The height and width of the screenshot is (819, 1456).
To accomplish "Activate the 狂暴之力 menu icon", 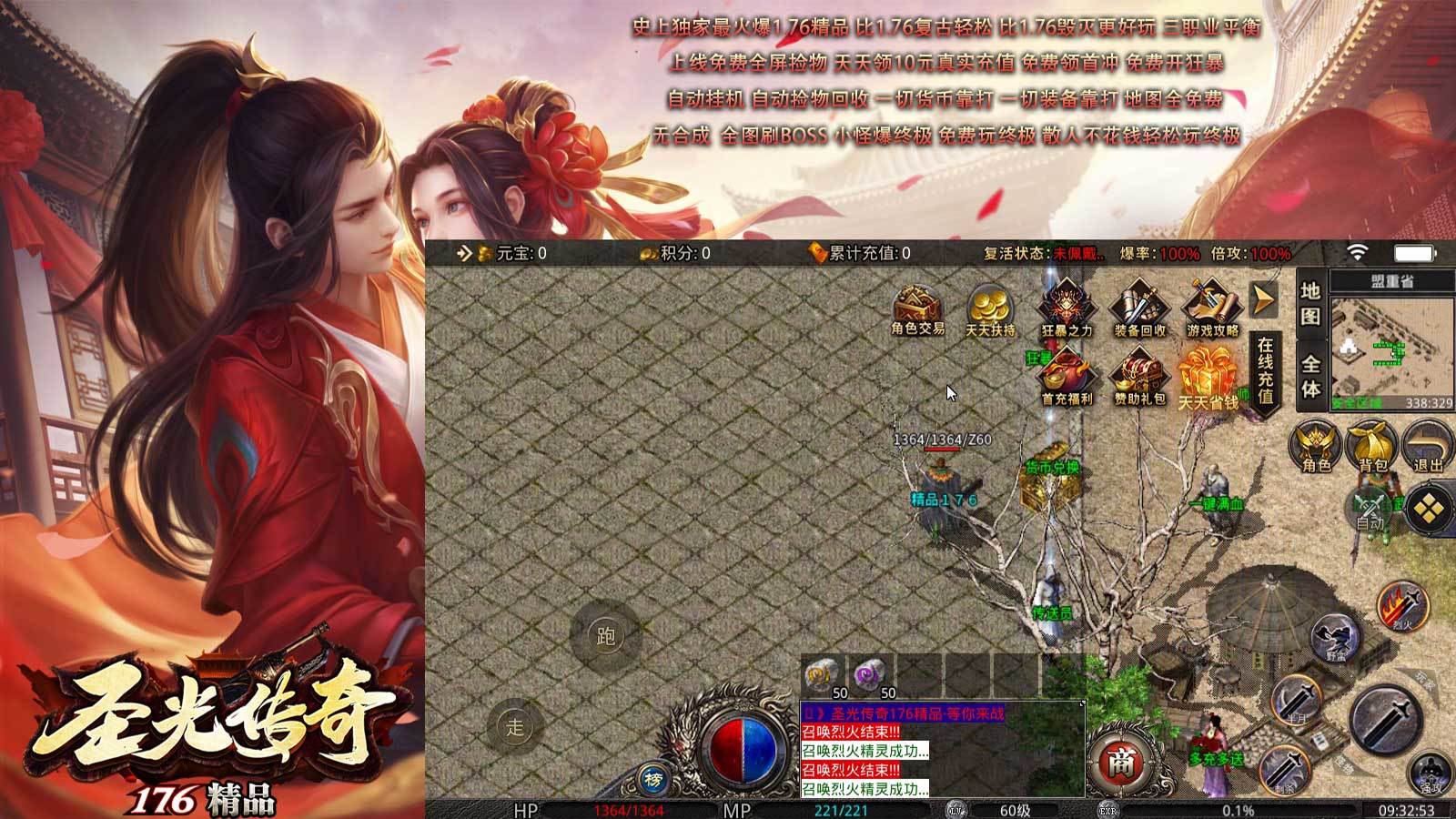I will [1066, 308].
